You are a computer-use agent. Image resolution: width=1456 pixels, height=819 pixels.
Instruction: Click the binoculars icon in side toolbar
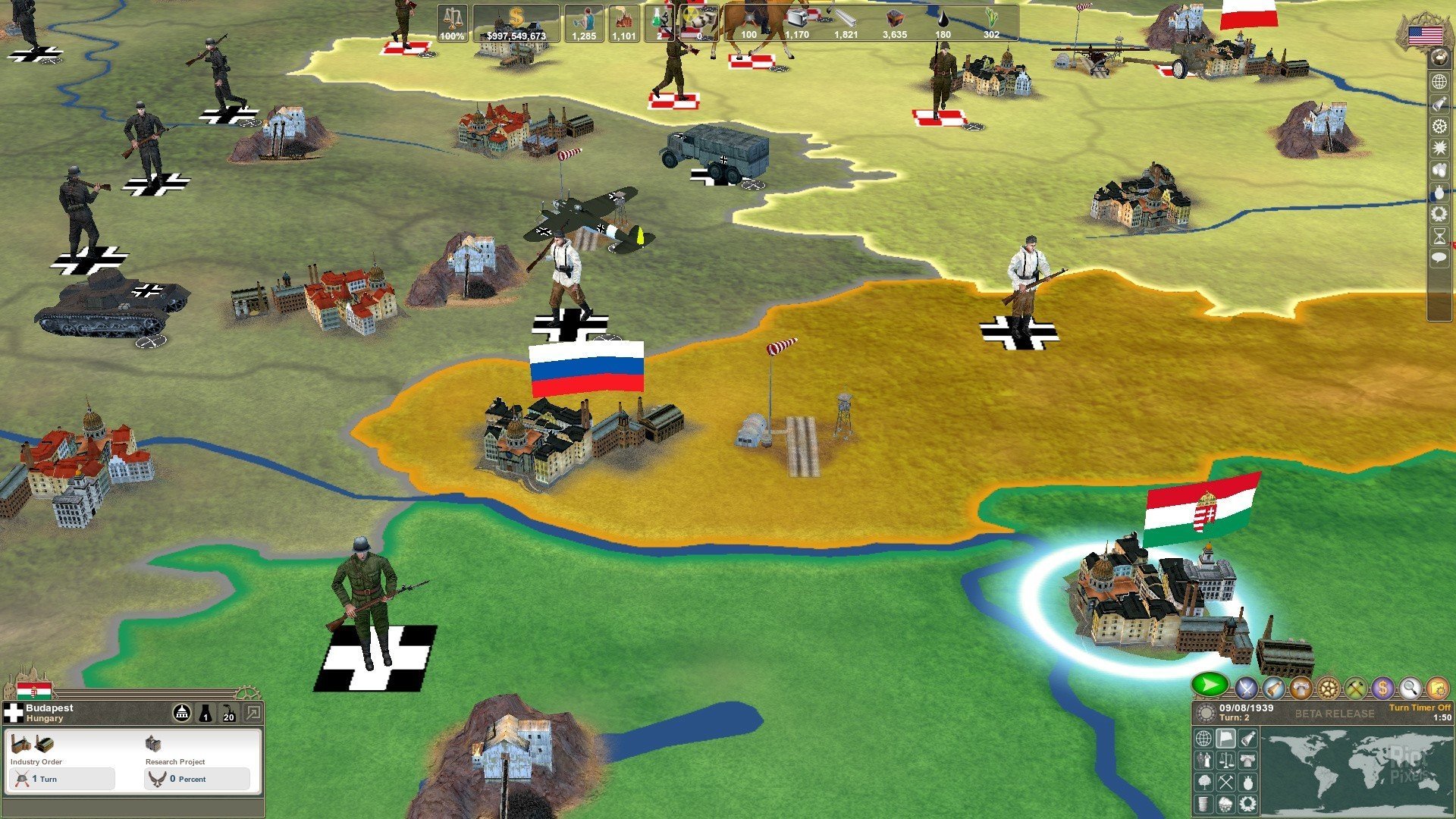(x=1439, y=170)
